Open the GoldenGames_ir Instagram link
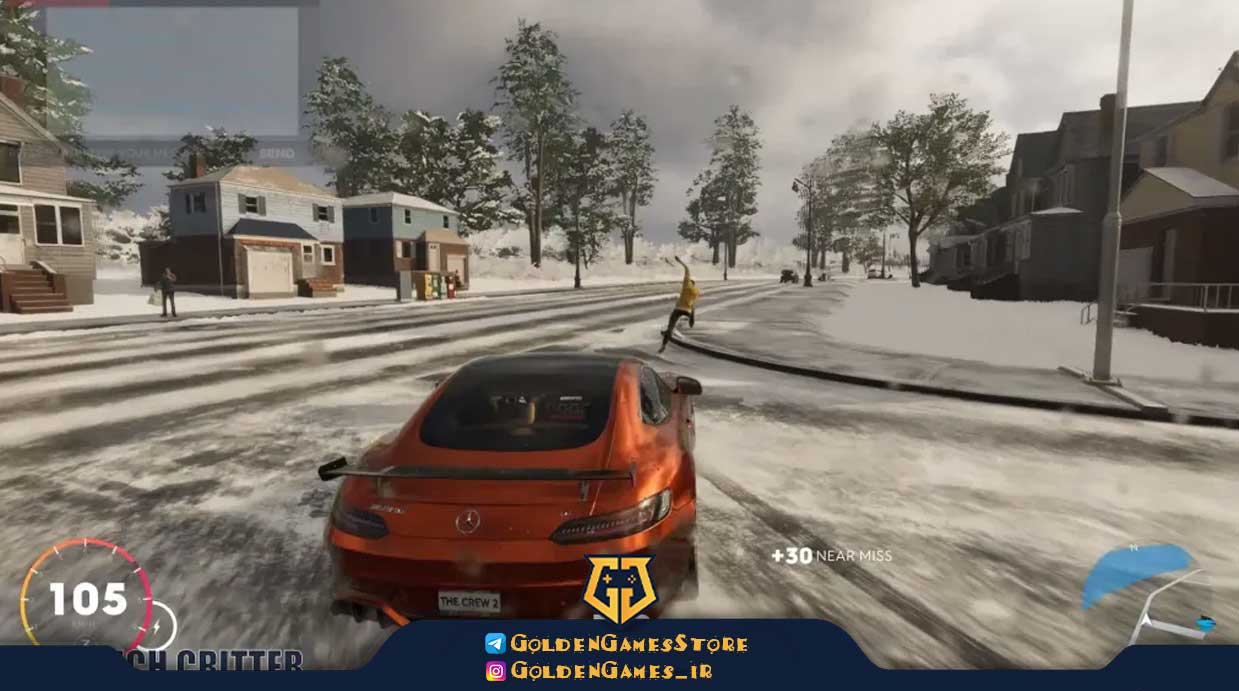Image resolution: width=1239 pixels, height=691 pixels. coord(599,671)
